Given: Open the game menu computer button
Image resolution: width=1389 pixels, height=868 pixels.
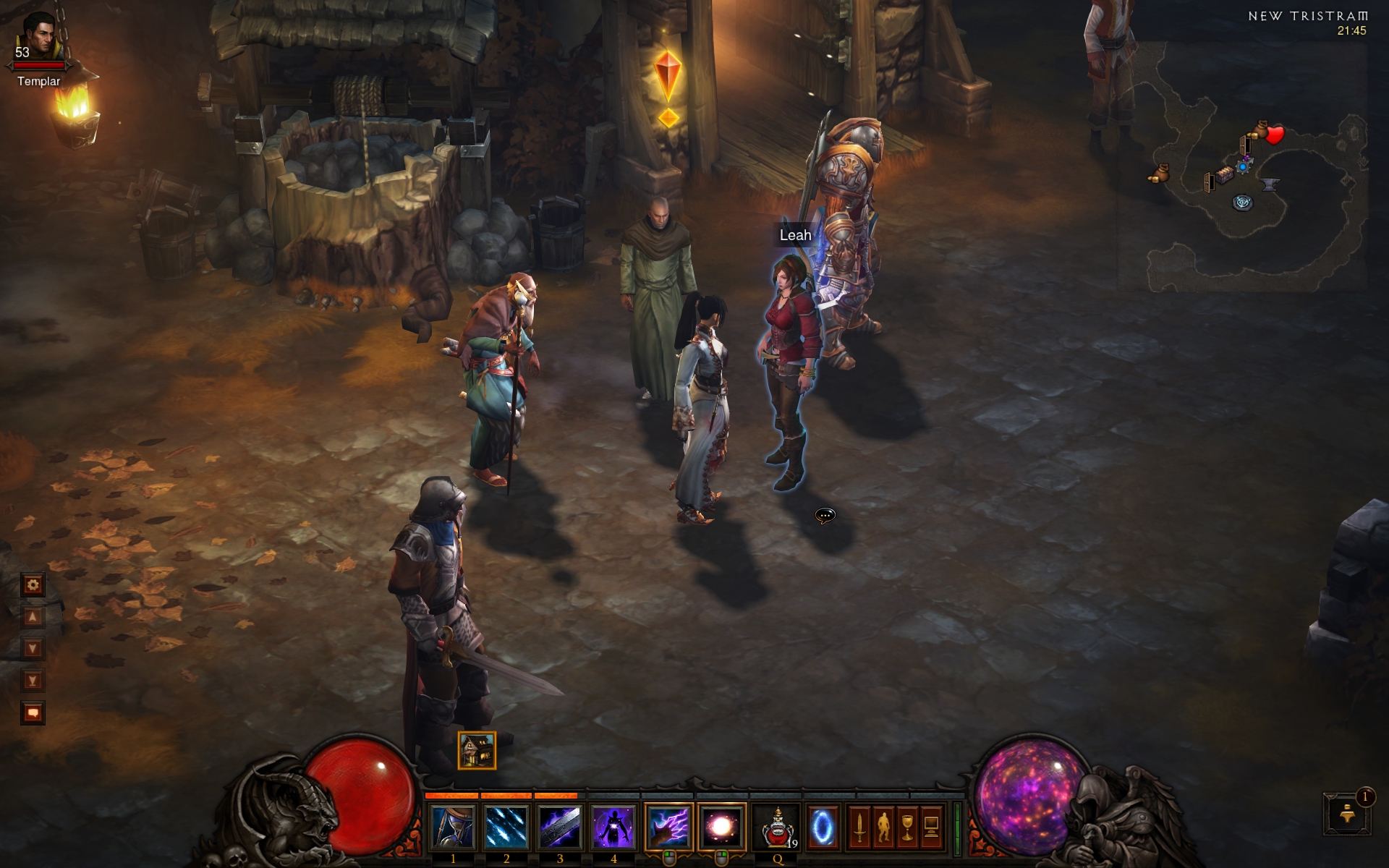Looking at the screenshot, I should coord(931,827).
